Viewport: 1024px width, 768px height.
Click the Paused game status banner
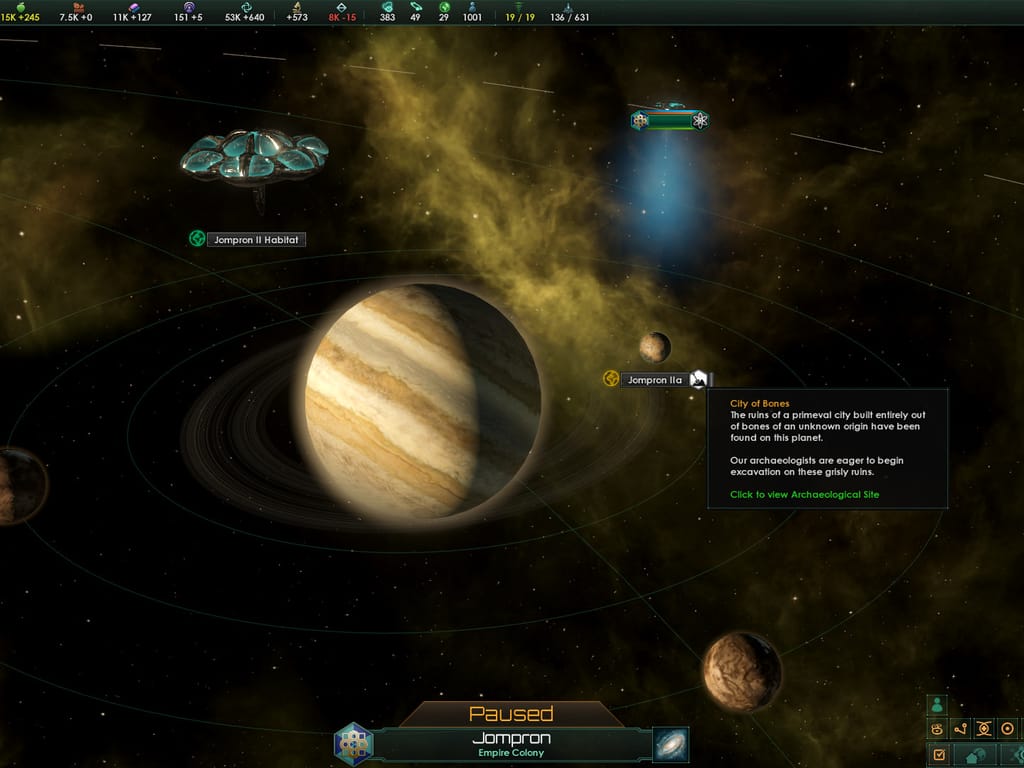tap(511, 714)
